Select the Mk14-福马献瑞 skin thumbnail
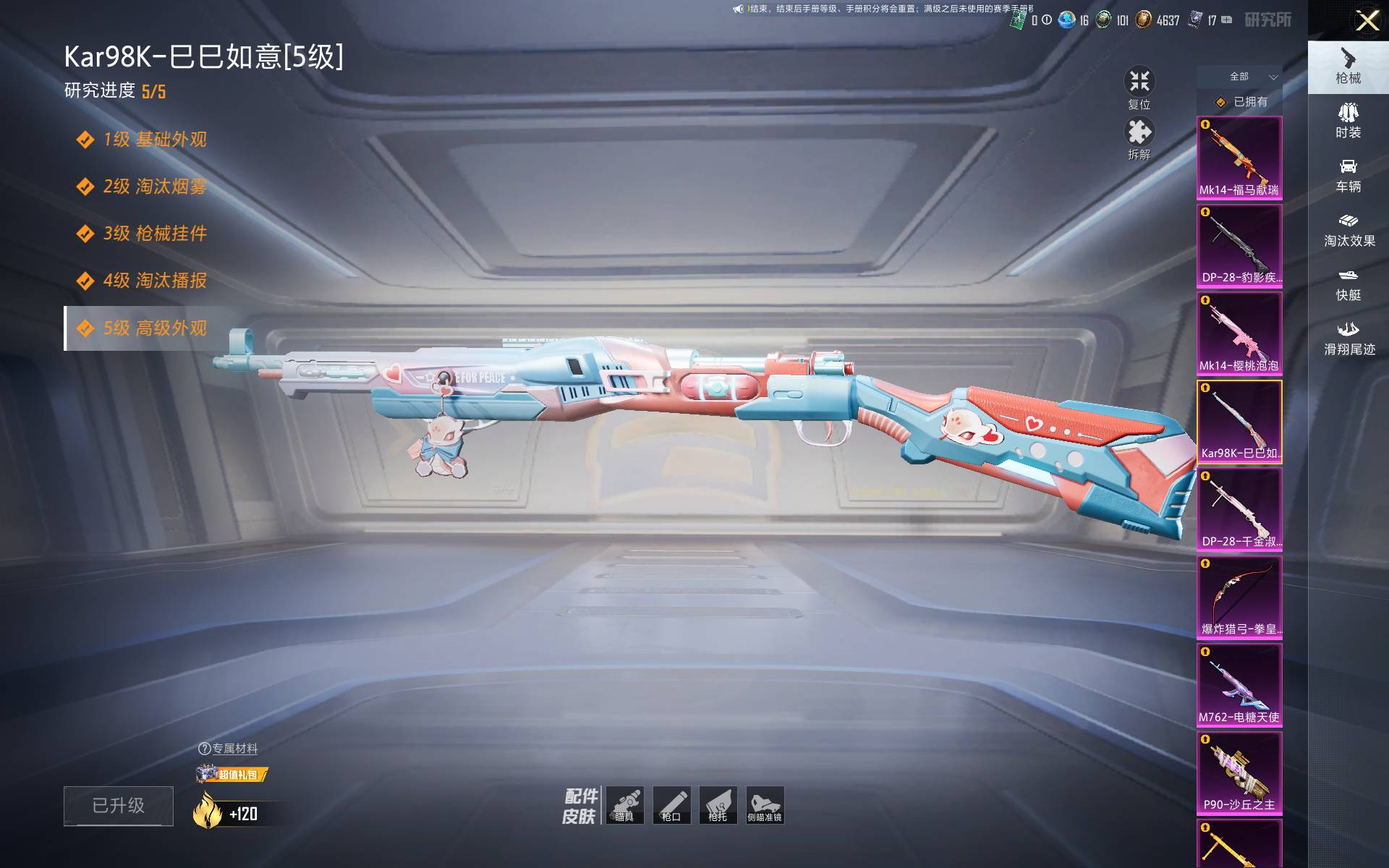The image size is (1389, 868). pyautogui.click(x=1239, y=158)
